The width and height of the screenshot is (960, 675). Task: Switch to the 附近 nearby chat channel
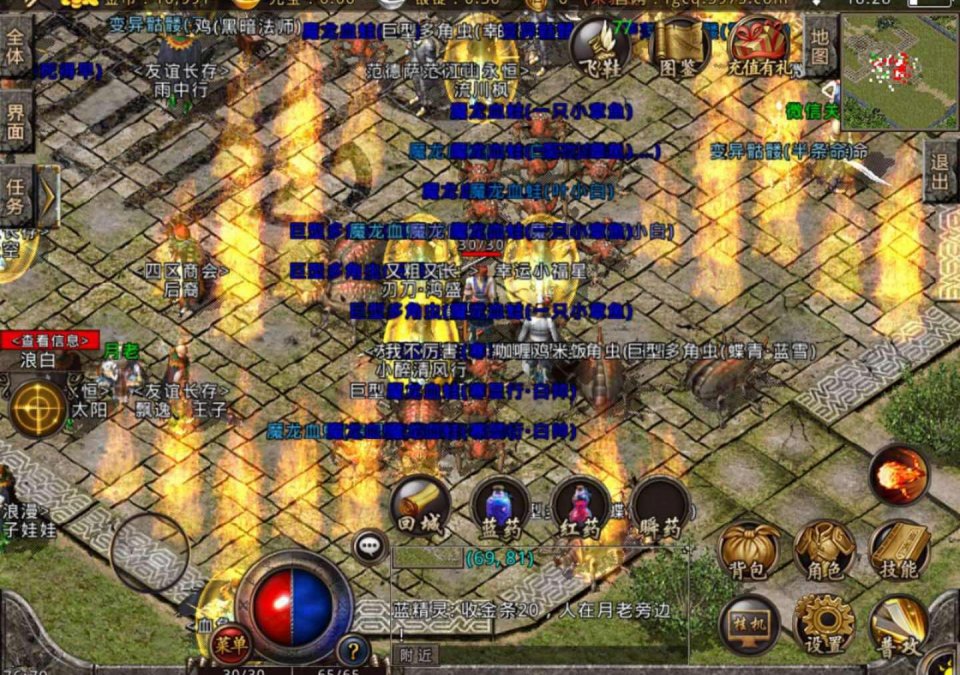(x=414, y=654)
